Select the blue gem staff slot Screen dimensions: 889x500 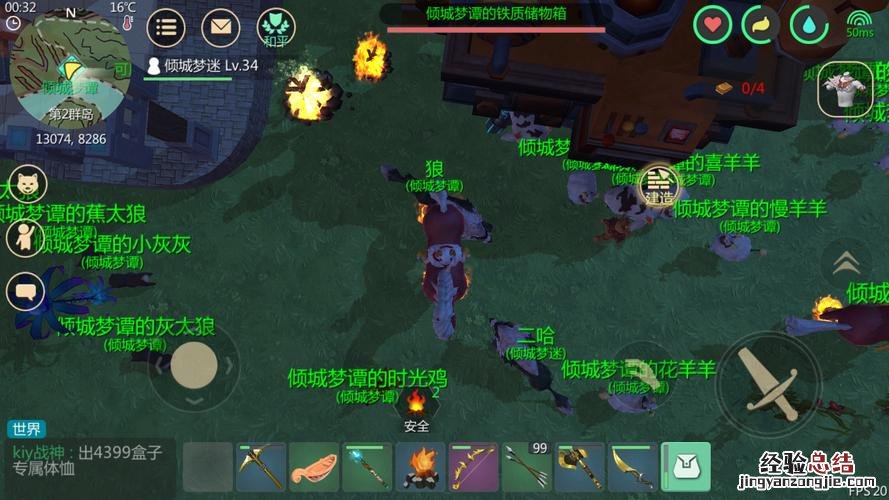[x=367, y=467]
